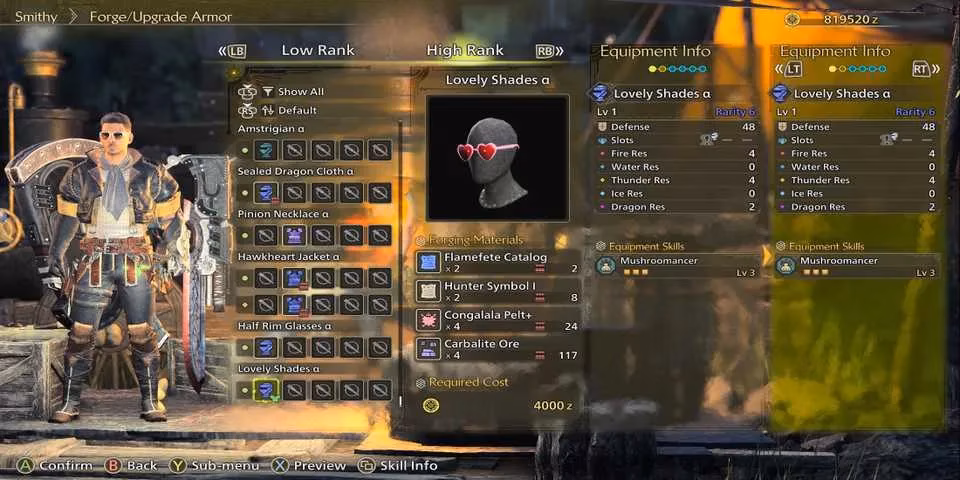The height and width of the screenshot is (480, 960).
Task: Pick the Half Rim Glasses α headgear
Action: tap(265, 347)
